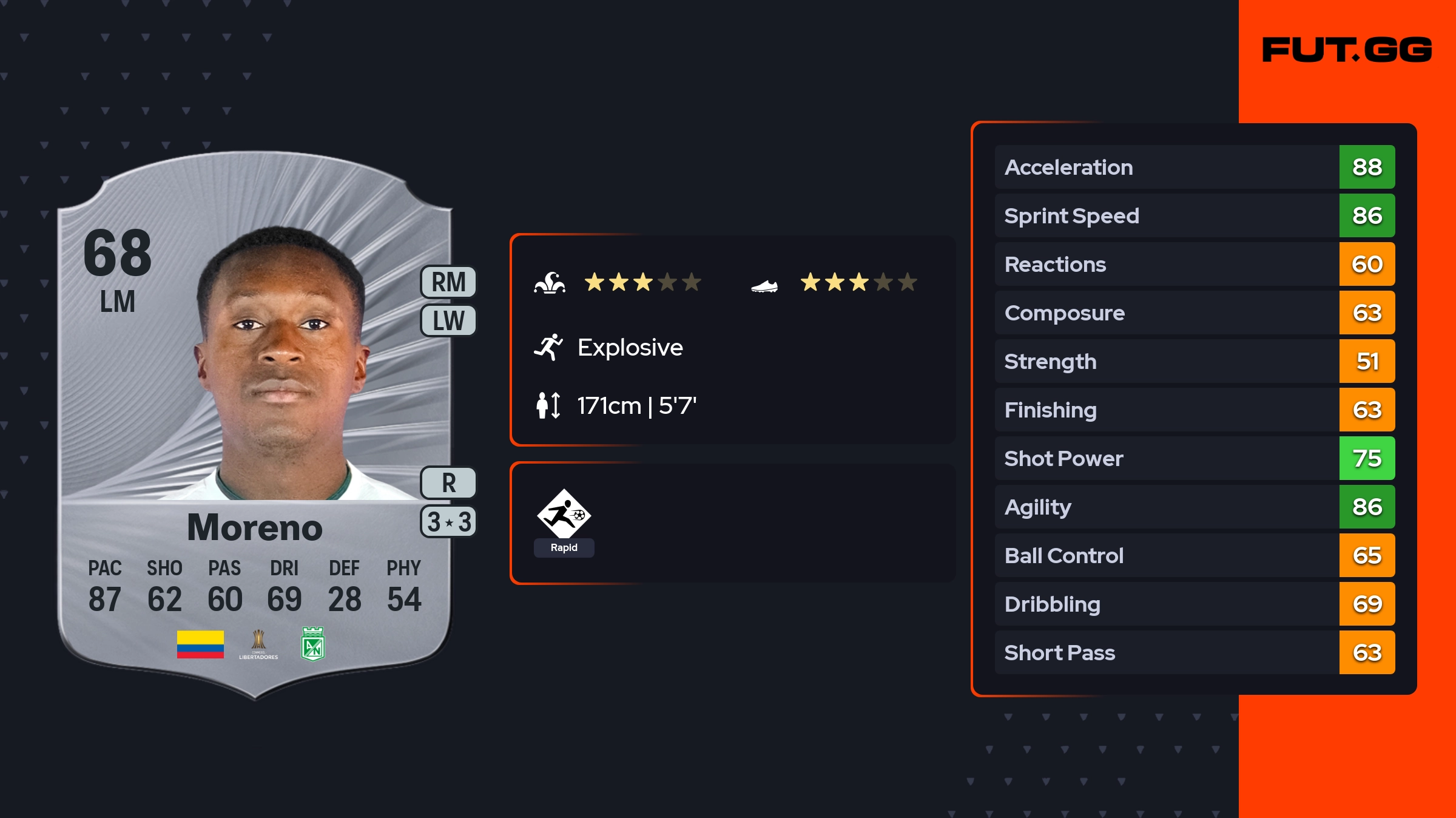Select the Sprint Speed stat row
1456x818 pixels.
[x=1194, y=215]
